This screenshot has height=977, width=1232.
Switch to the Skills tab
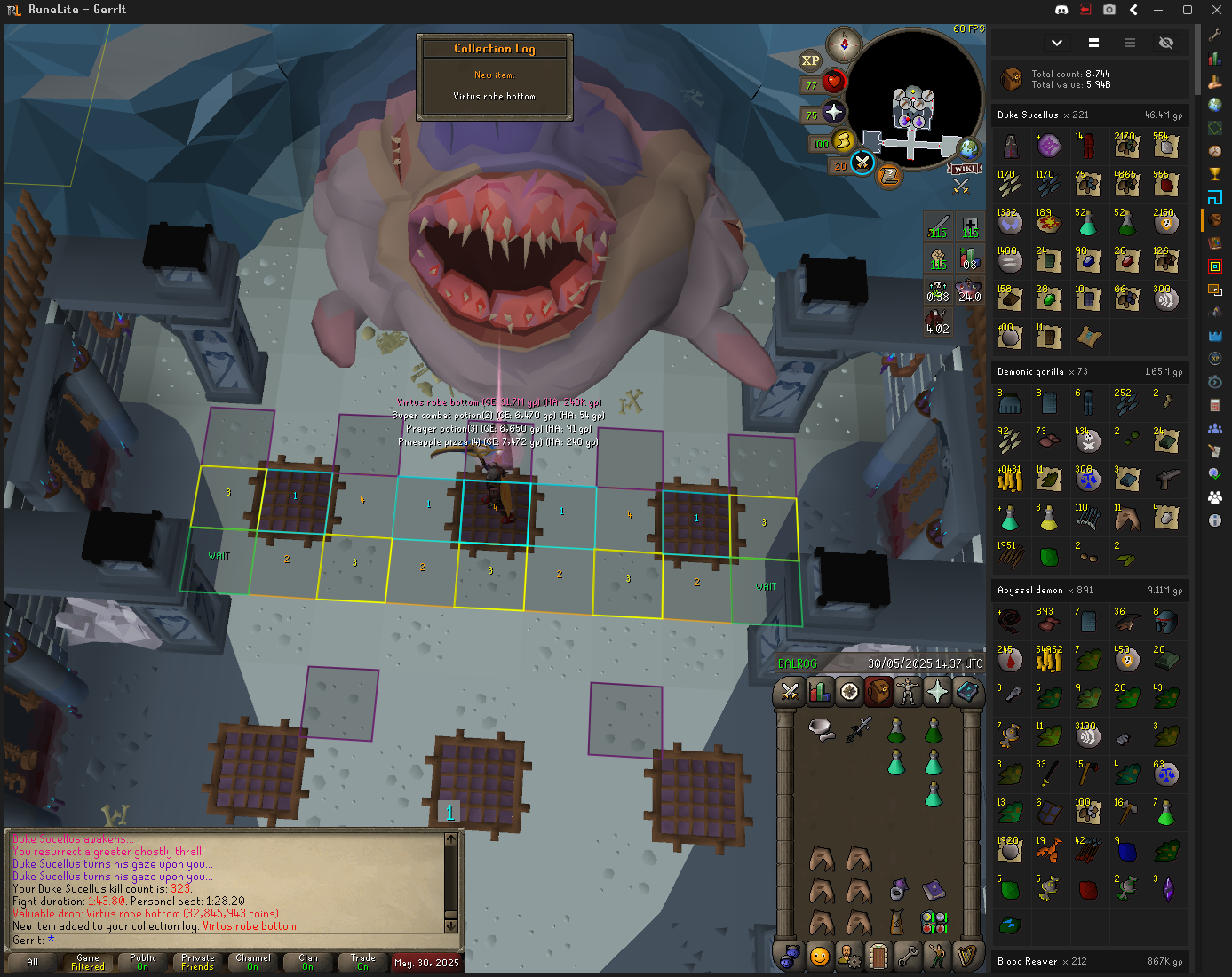tap(820, 691)
